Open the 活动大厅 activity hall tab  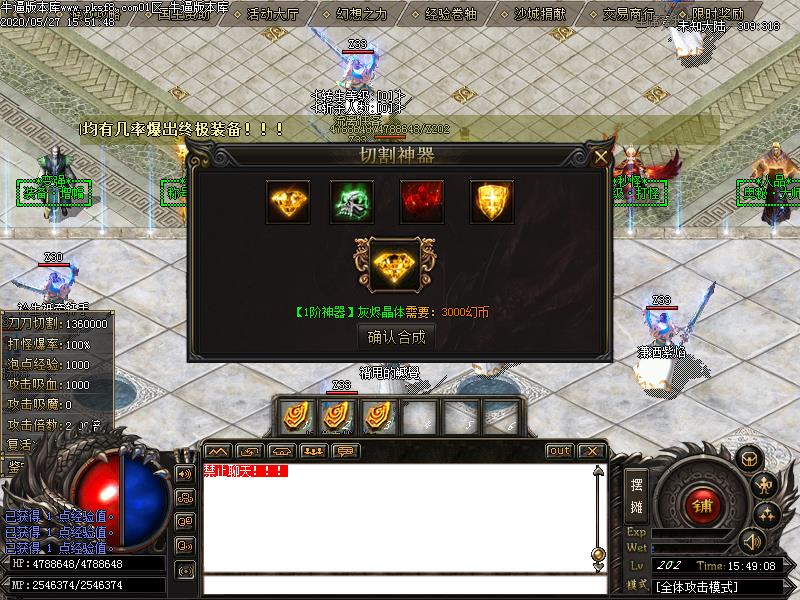pyautogui.click(x=274, y=14)
